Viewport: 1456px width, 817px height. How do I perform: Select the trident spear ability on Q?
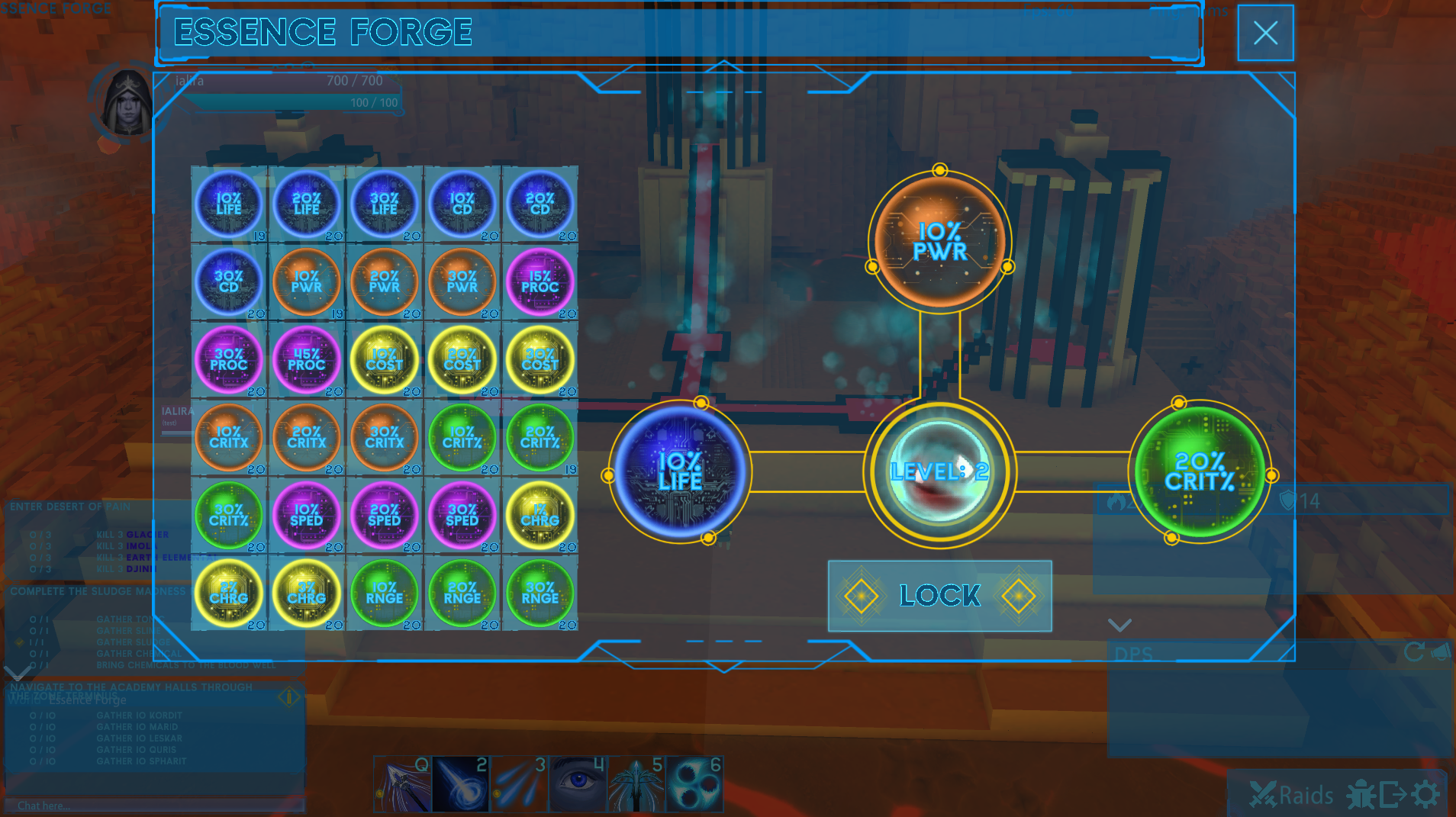click(x=402, y=783)
